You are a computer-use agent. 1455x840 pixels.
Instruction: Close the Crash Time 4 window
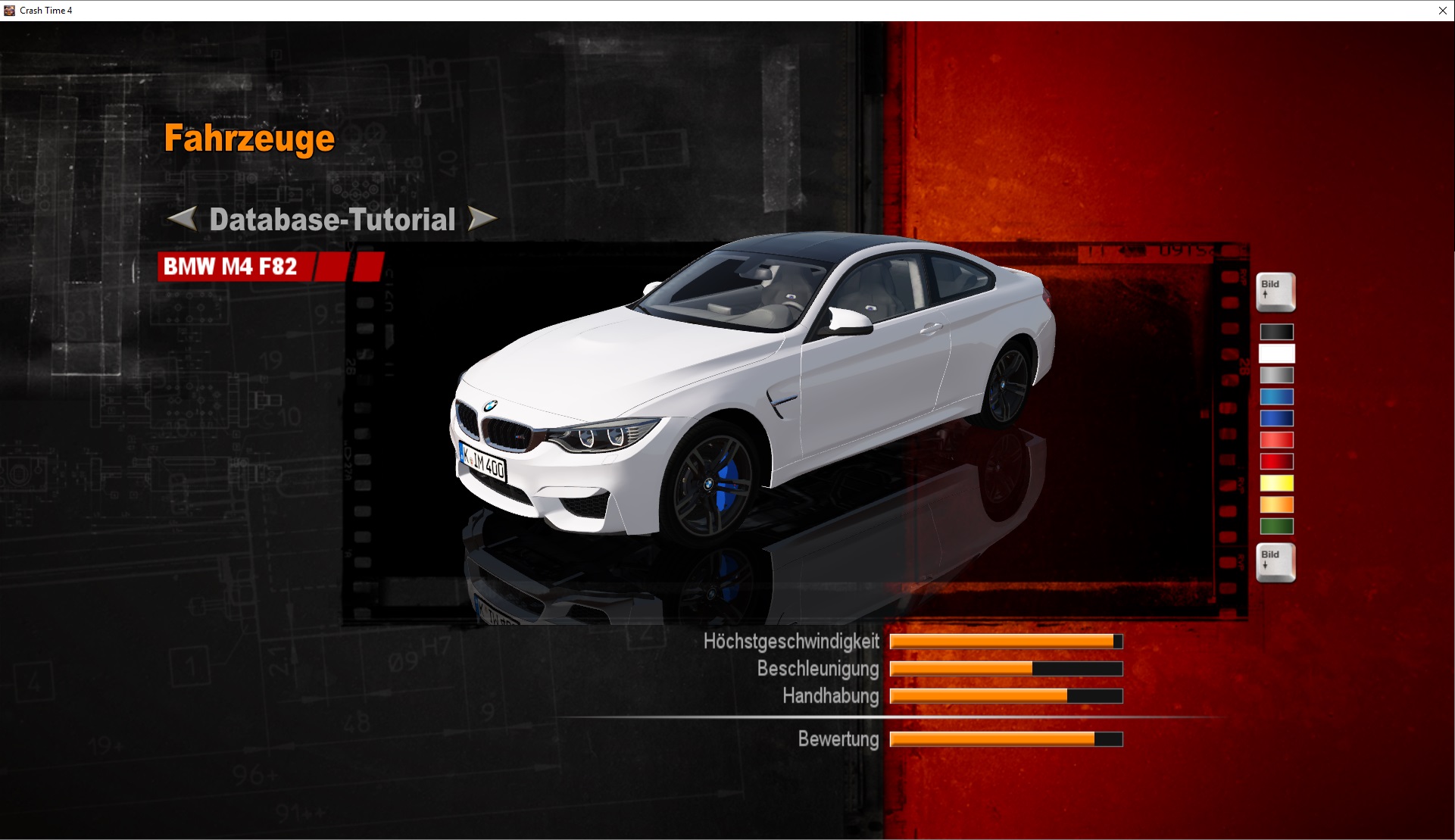coord(1442,11)
